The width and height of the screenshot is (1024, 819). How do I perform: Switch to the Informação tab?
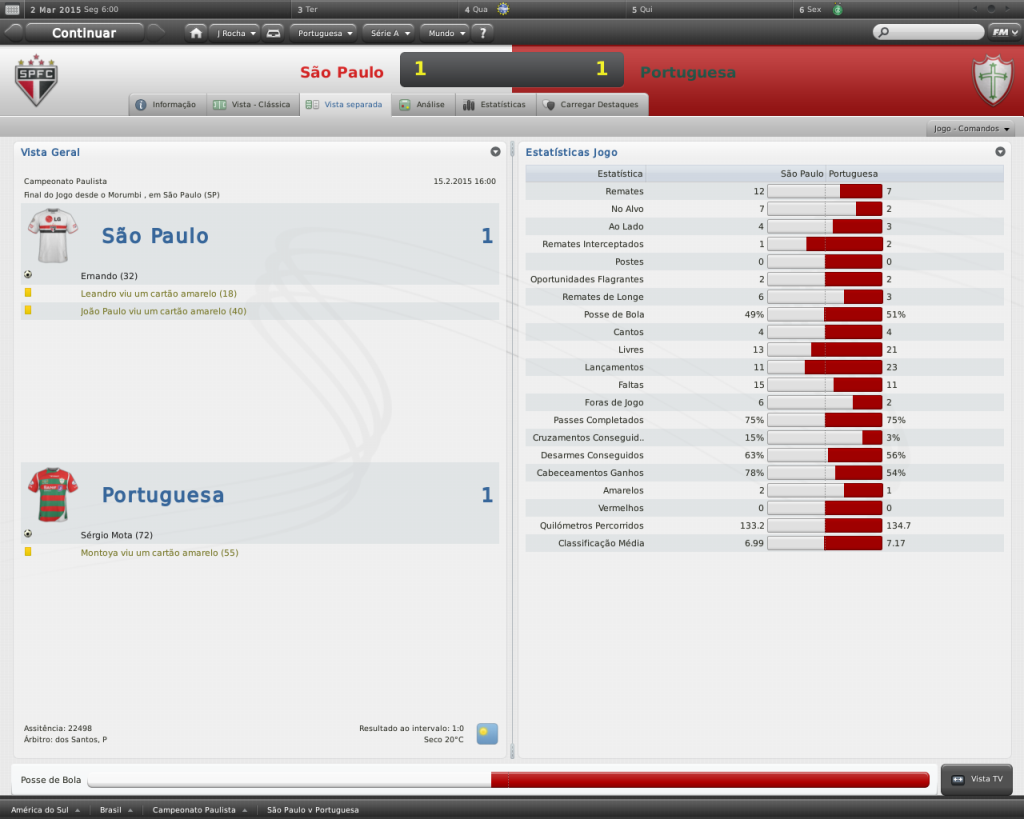tap(166, 105)
